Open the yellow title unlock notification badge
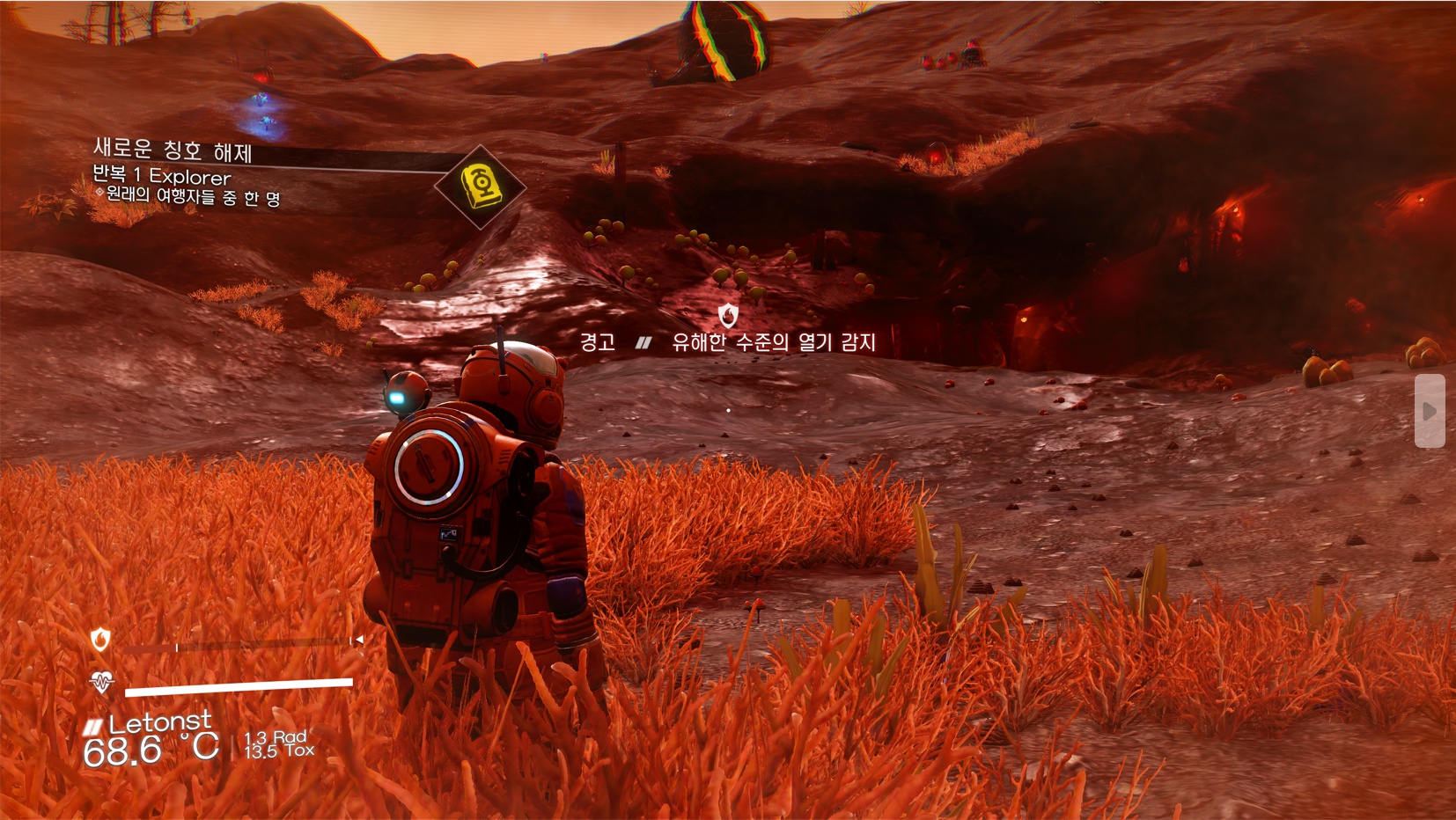 tap(480, 187)
